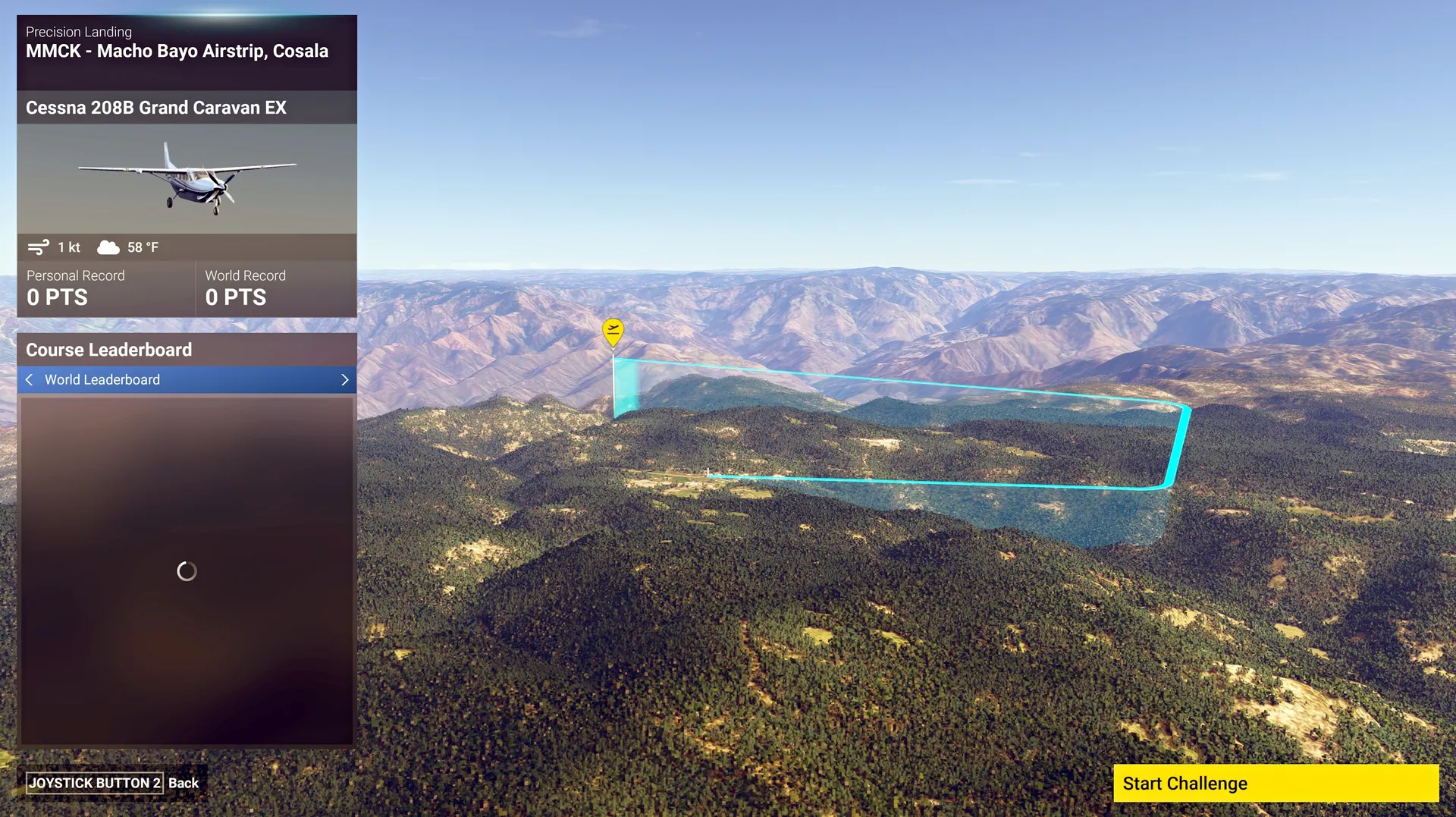Start the landing challenge
Screen dimensions: 1456x817
(x=1275, y=783)
